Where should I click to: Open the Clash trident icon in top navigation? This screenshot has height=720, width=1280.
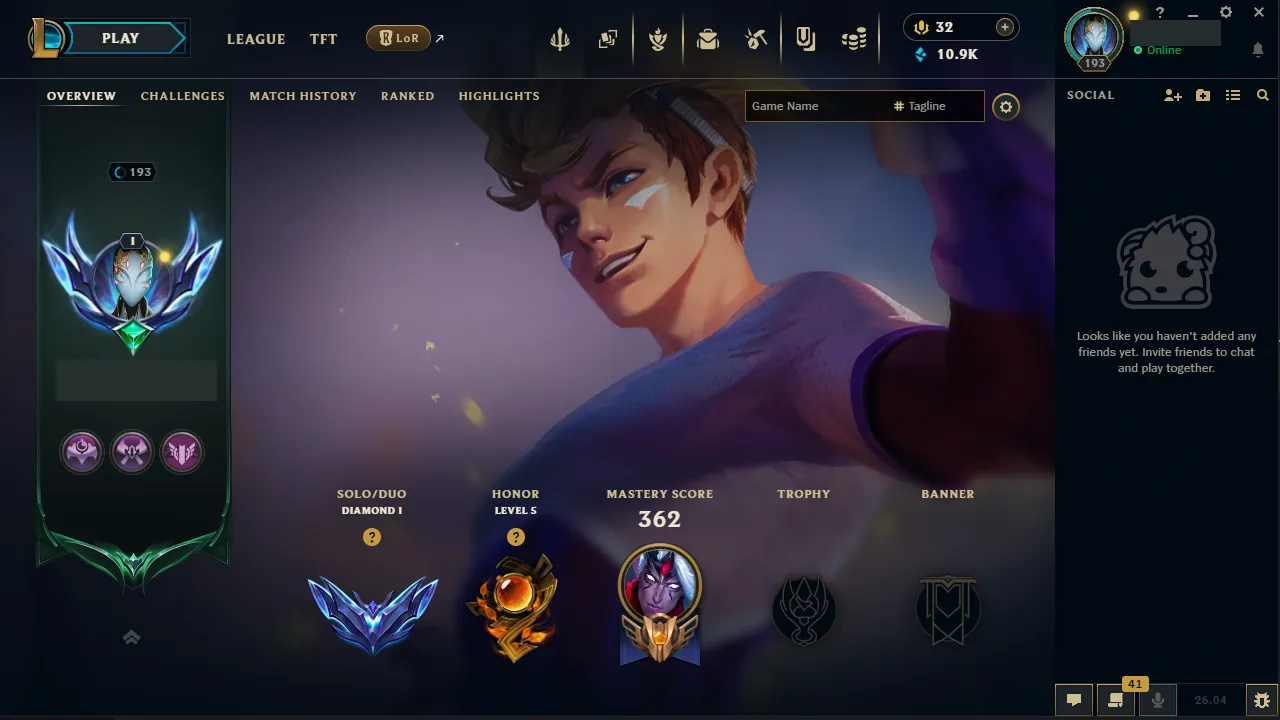(560, 38)
